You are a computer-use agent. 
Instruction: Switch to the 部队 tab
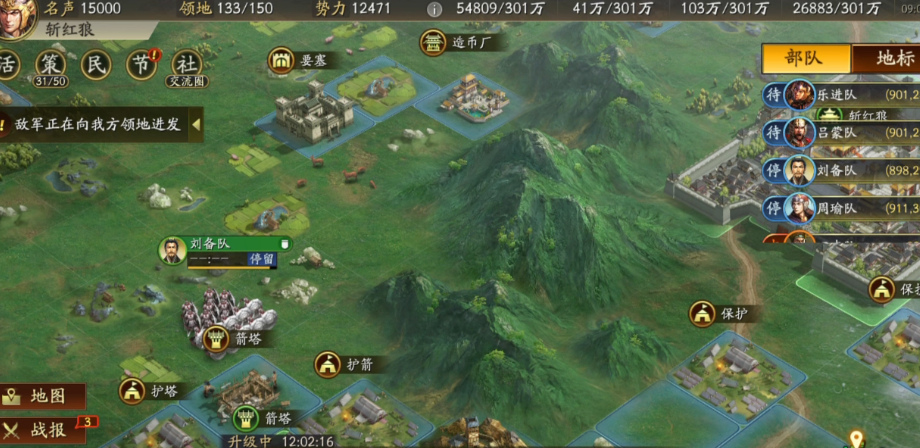click(x=804, y=58)
